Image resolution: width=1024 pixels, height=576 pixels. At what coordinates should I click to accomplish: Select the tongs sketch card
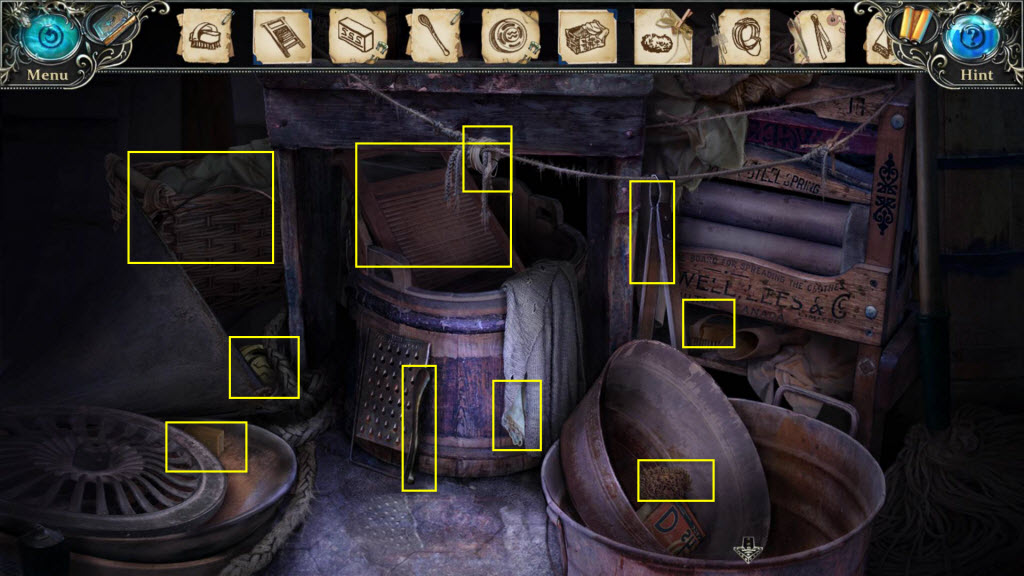(x=815, y=37)
